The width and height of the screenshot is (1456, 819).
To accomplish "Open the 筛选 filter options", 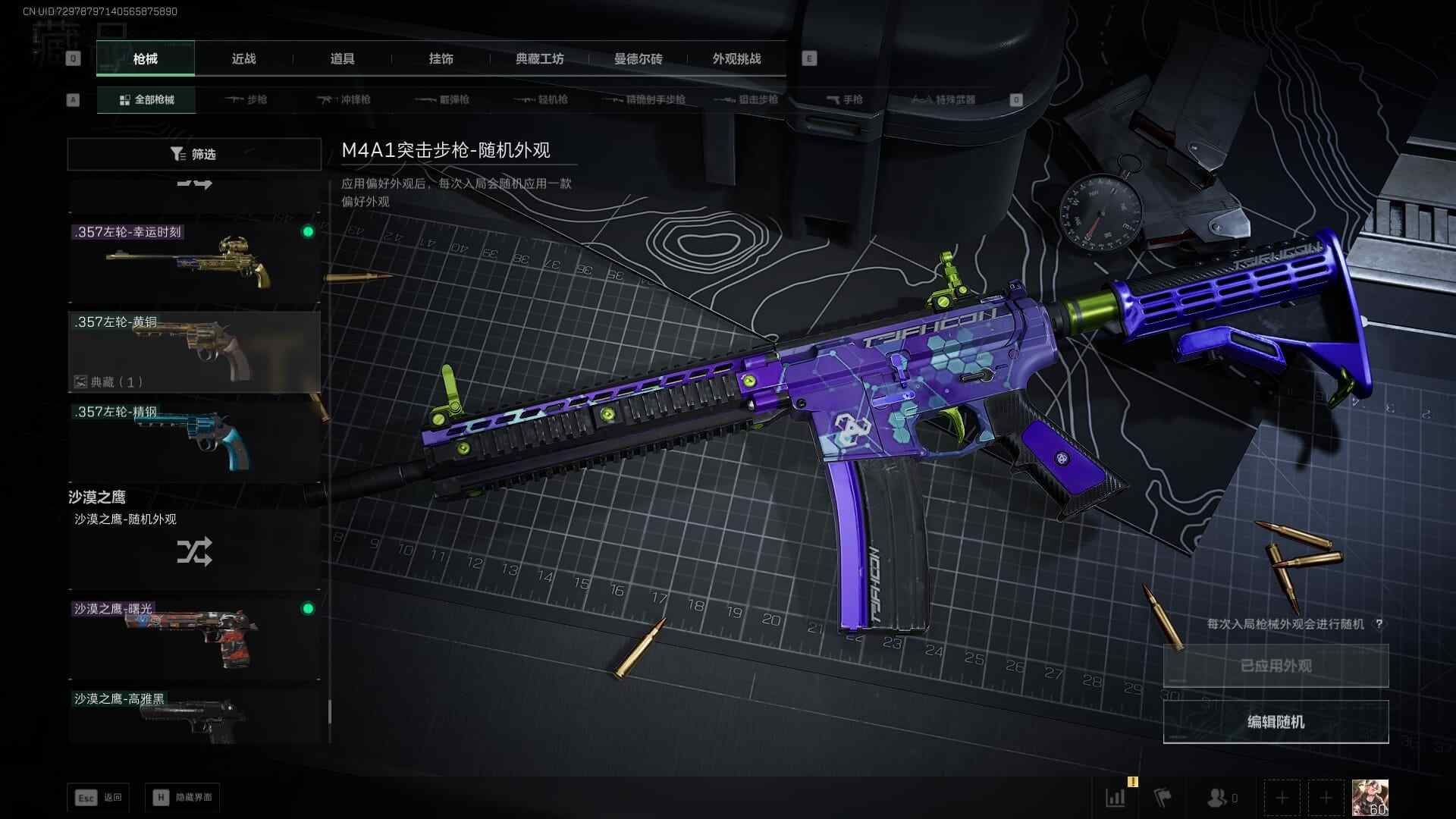I will pos(194,154).
